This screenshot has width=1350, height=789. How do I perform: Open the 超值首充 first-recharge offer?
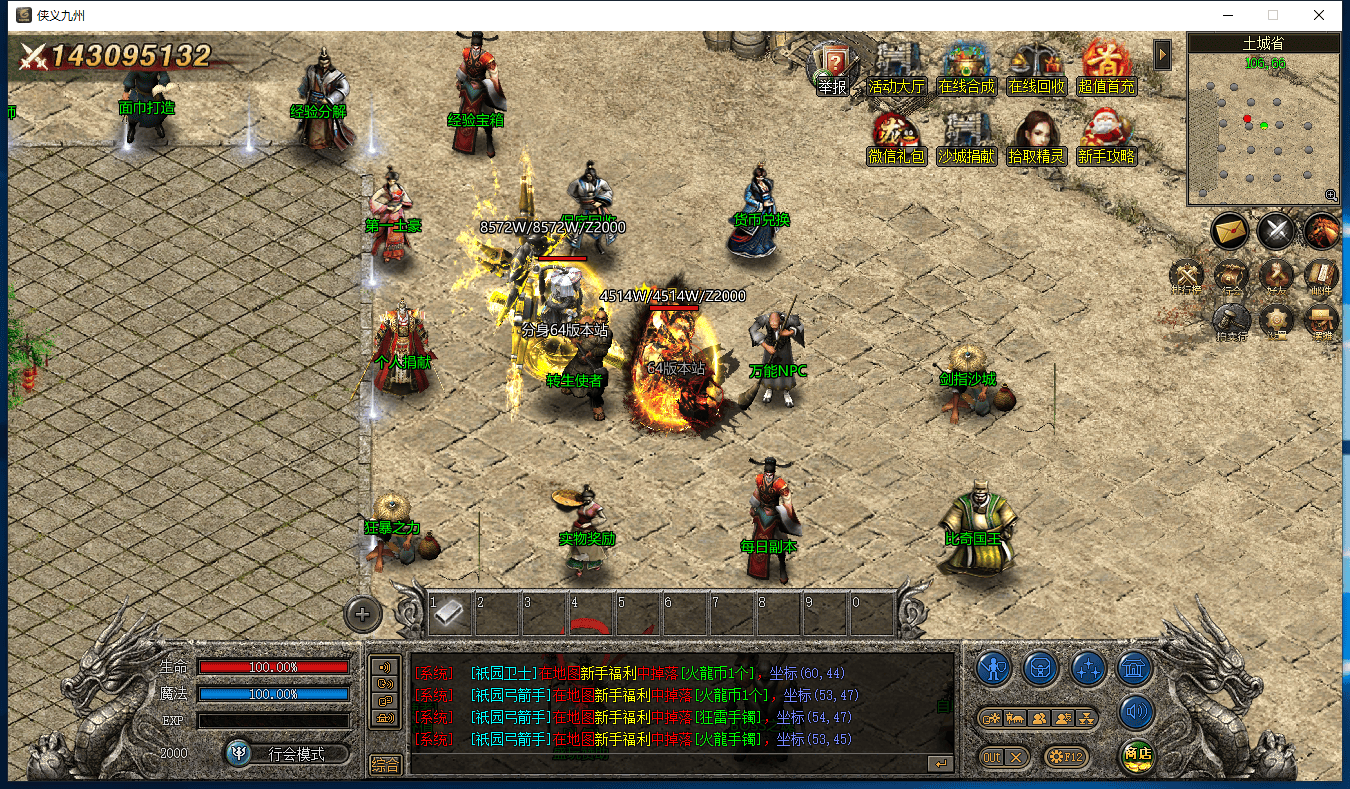coord(1106,68)
